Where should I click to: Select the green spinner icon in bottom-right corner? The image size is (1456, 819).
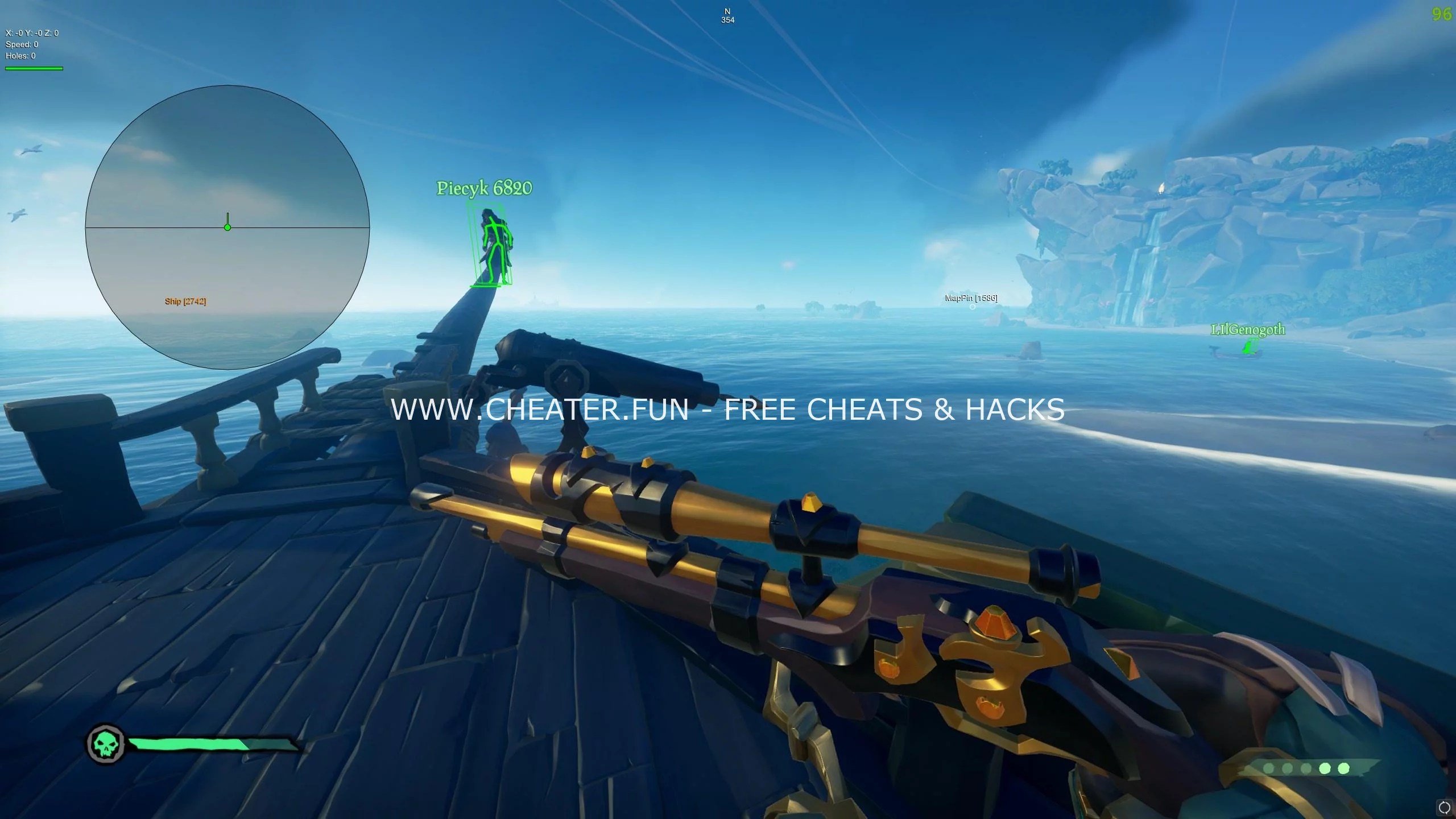(1446, 809)
